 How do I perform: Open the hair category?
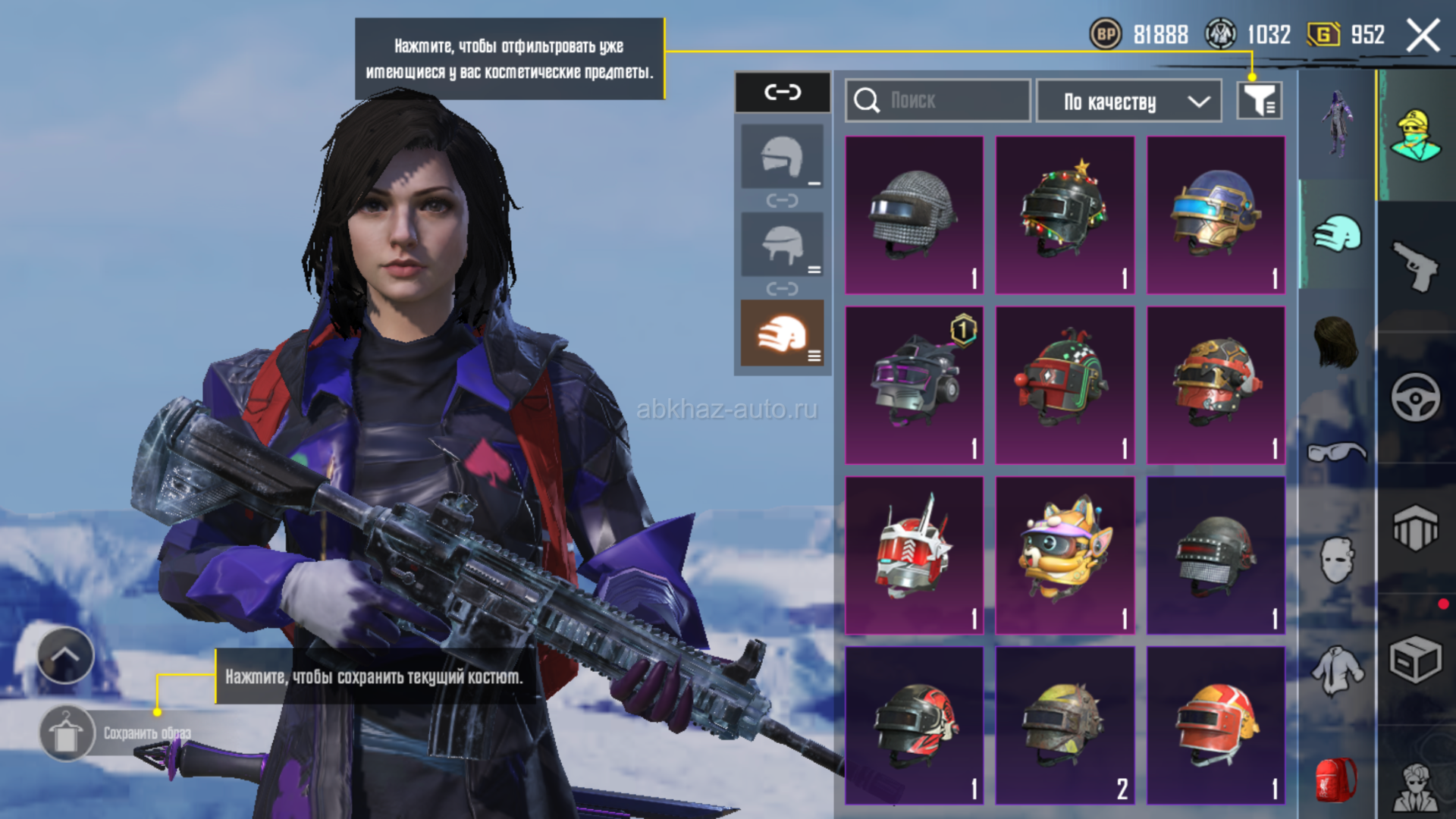pyautogui.click(x=1336, y=343)
